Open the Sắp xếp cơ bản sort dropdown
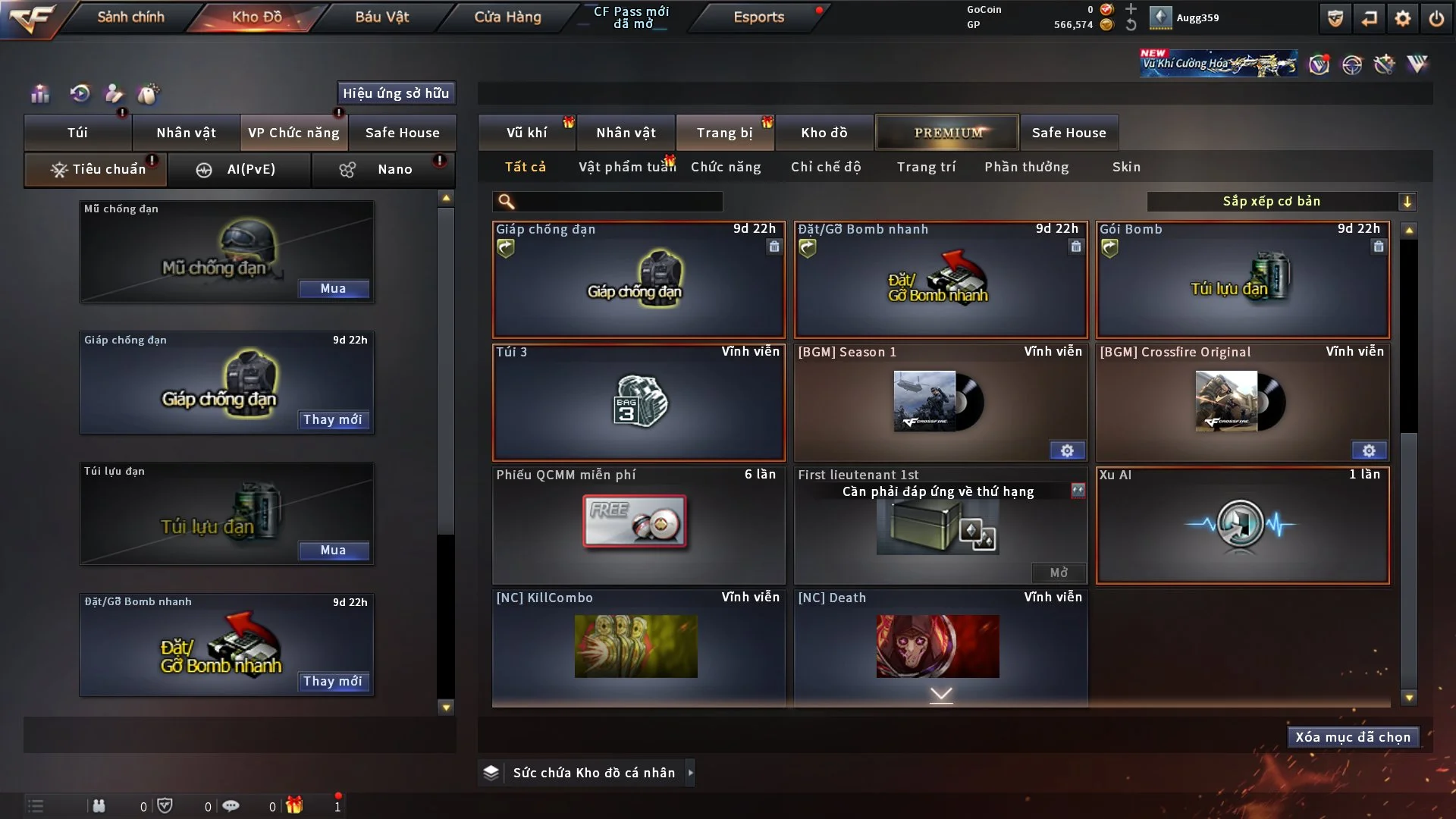Screen dimensions: 1456x819 [x=1281, y=202]
